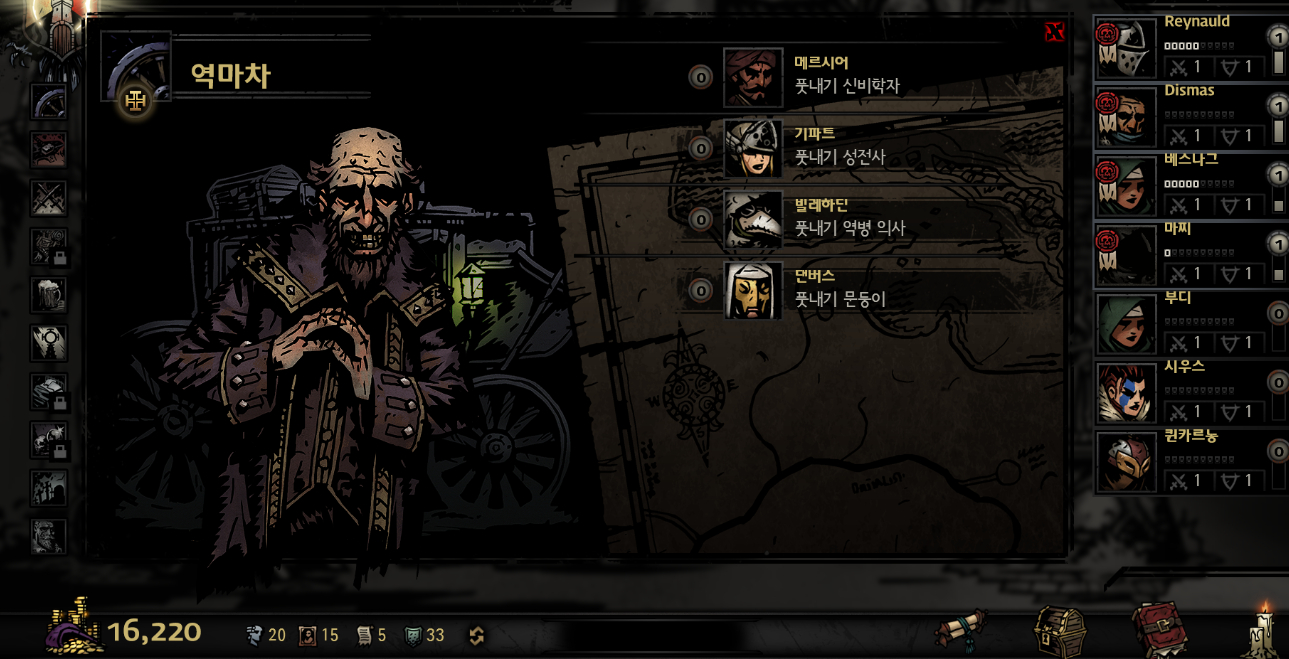
Task: Select recruit 기파트 the crusader
Action: 753,148
